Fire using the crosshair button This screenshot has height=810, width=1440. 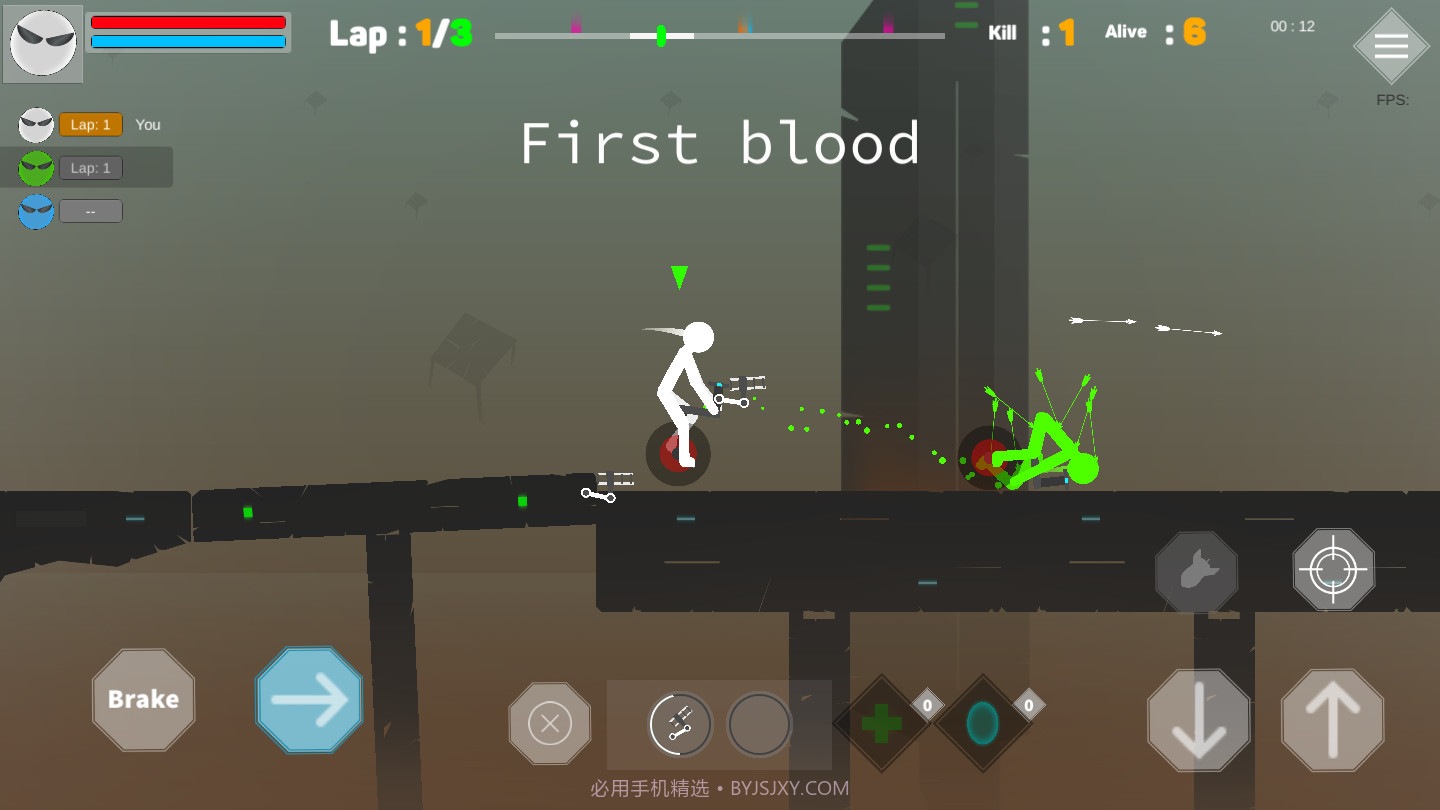(x=1333, y=570)
